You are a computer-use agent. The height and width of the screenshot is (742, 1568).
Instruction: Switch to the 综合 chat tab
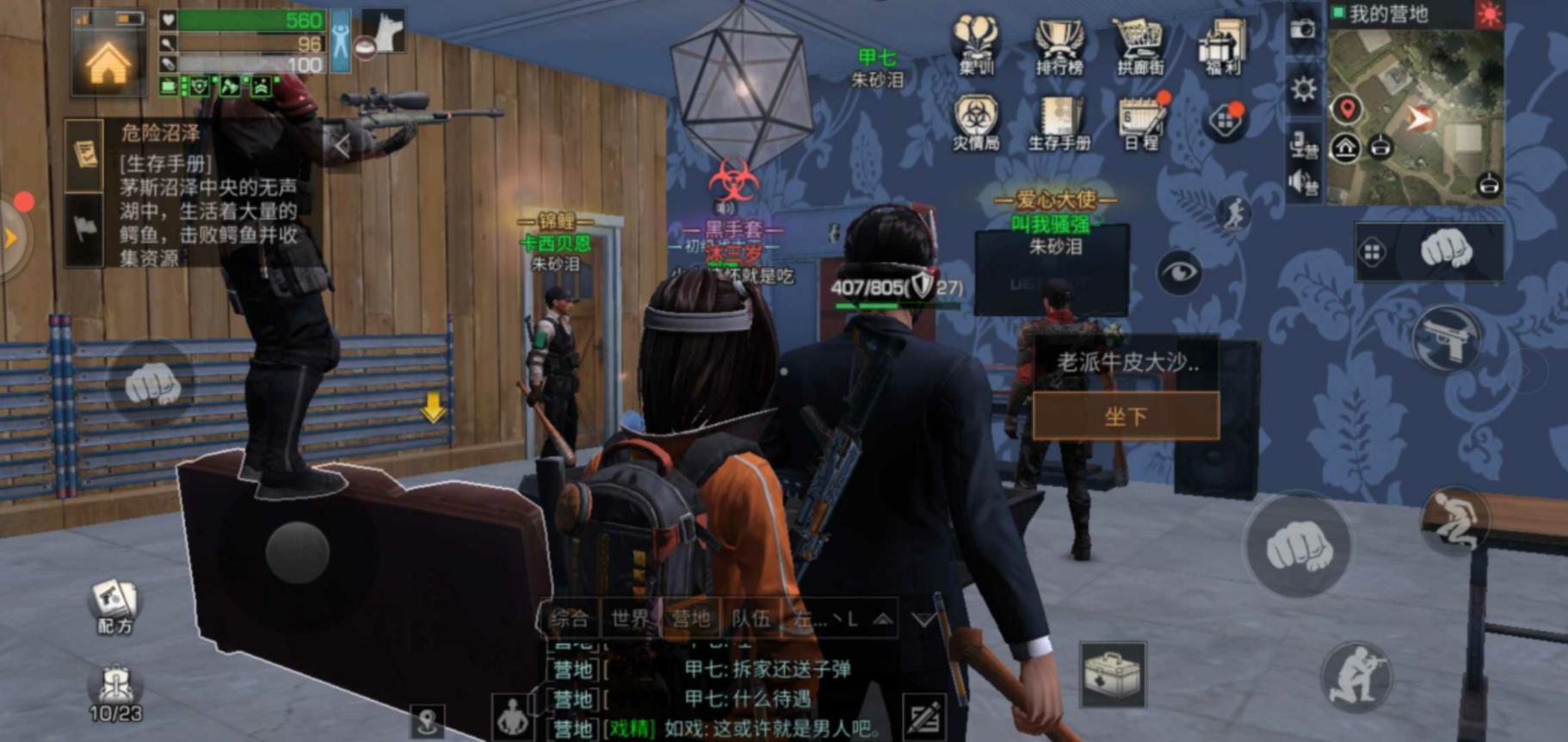(x=570, y=618)
